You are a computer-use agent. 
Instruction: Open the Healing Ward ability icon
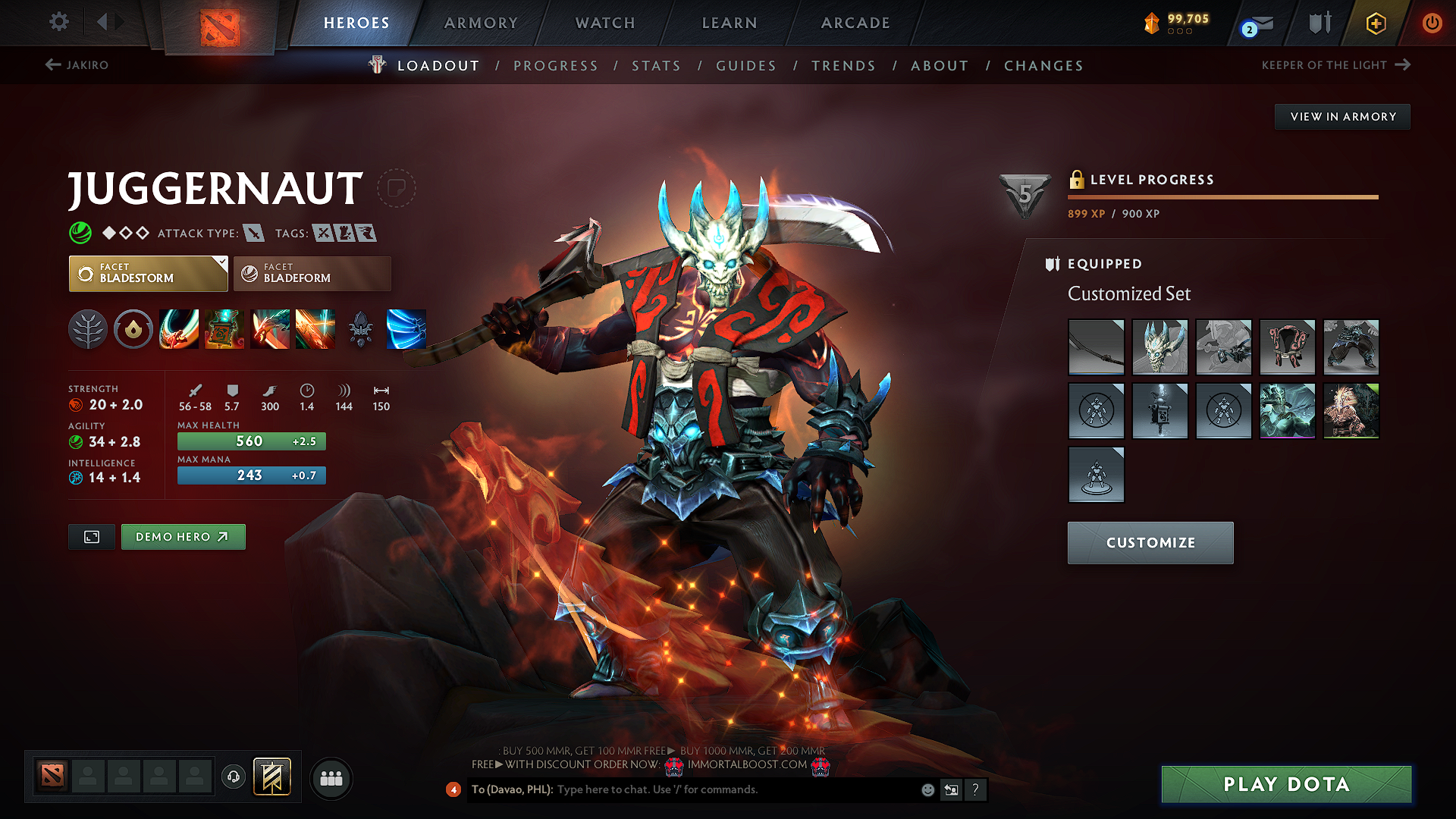(224, 329)
